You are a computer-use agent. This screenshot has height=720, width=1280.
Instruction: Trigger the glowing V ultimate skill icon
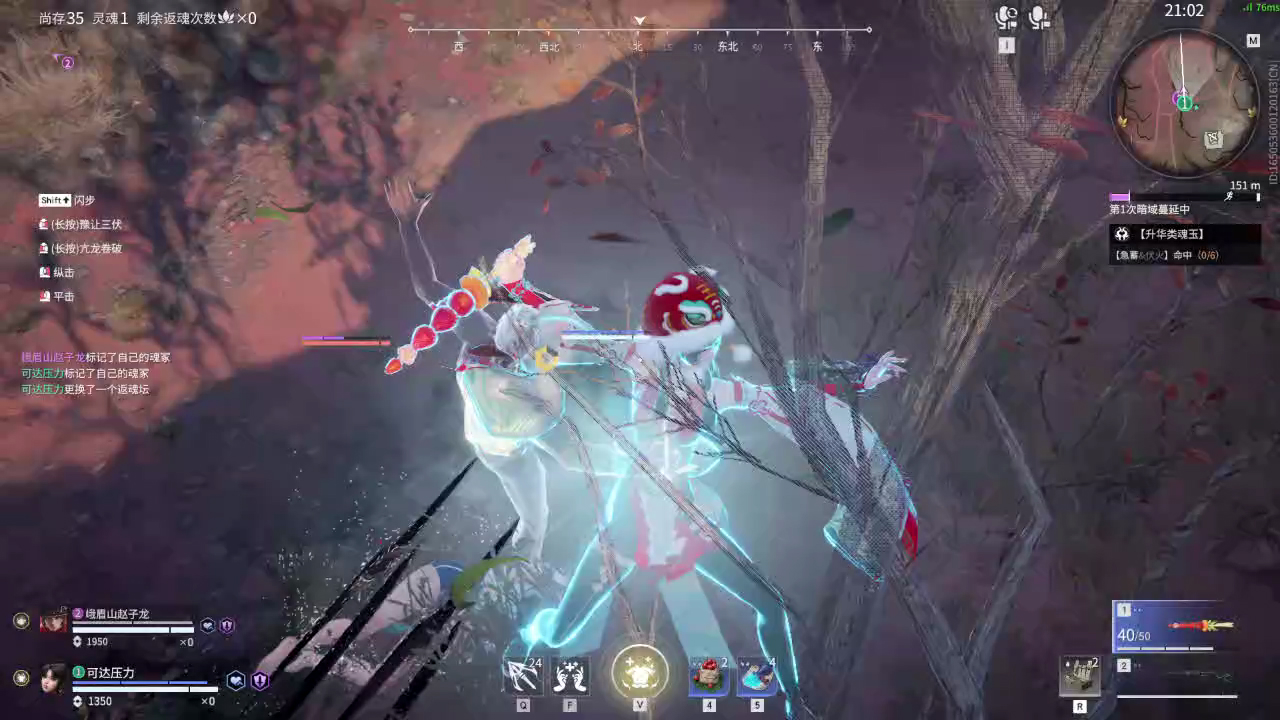coord(640,674)
